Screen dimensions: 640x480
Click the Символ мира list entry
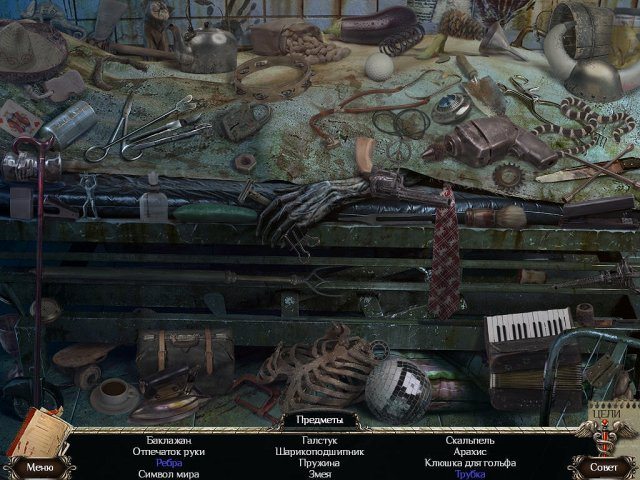[168, 474]
